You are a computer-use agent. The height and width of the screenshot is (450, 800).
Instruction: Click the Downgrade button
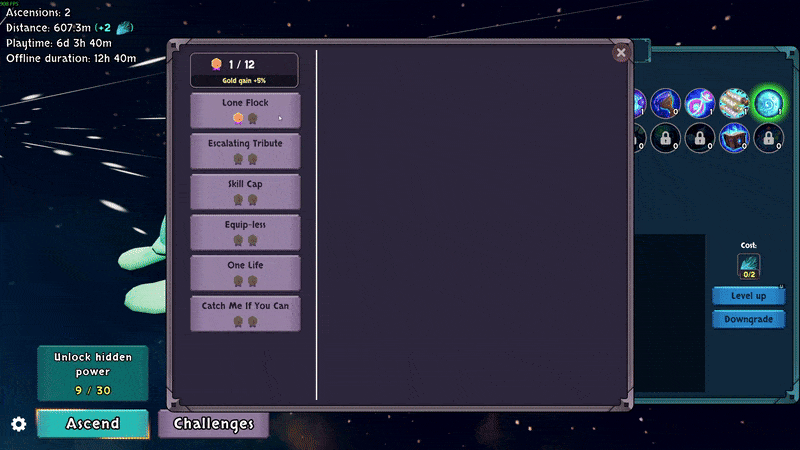click(x=748, y=319)
